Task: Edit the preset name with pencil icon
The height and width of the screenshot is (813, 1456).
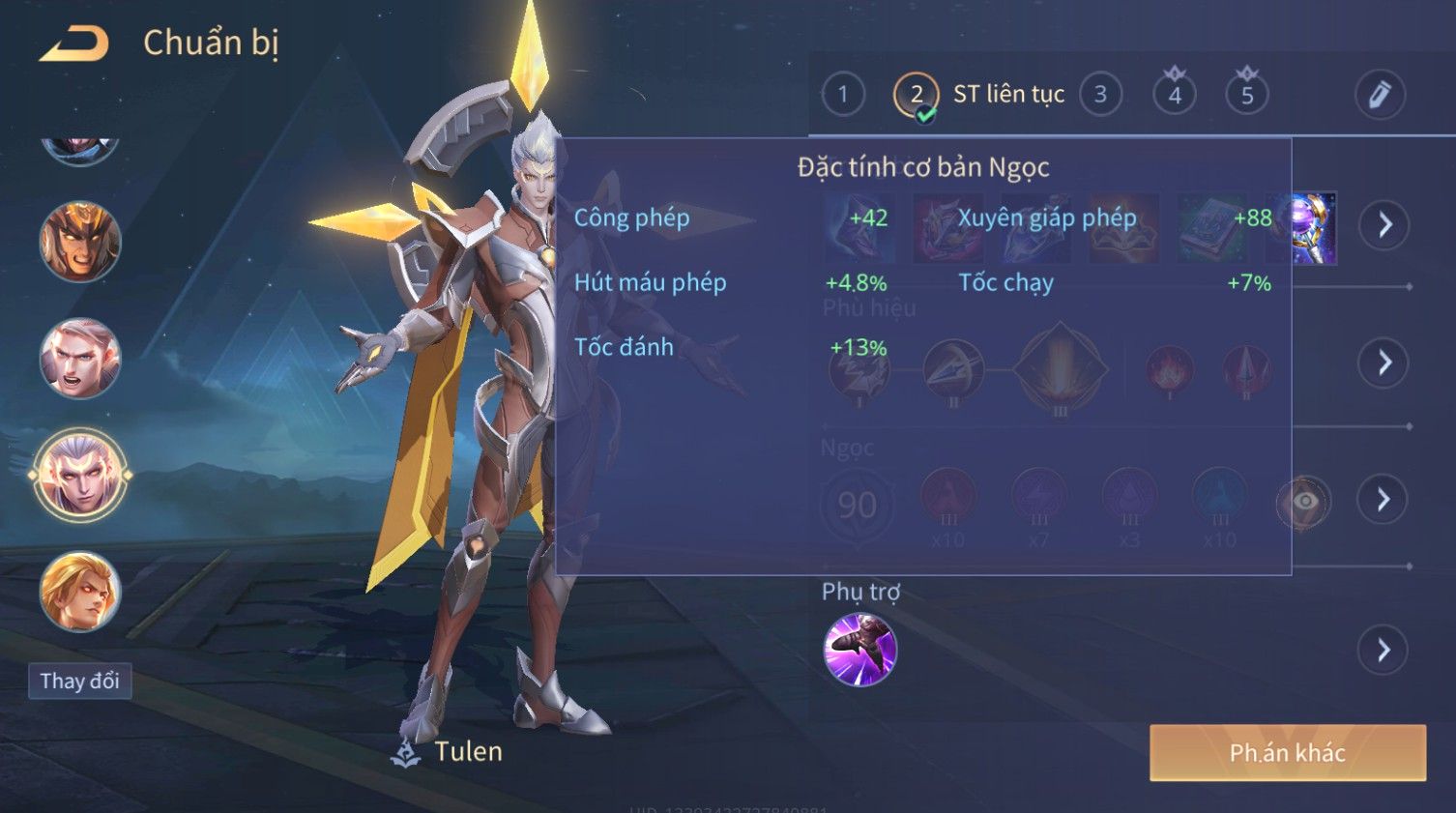Action: [x=1379, y=95]
